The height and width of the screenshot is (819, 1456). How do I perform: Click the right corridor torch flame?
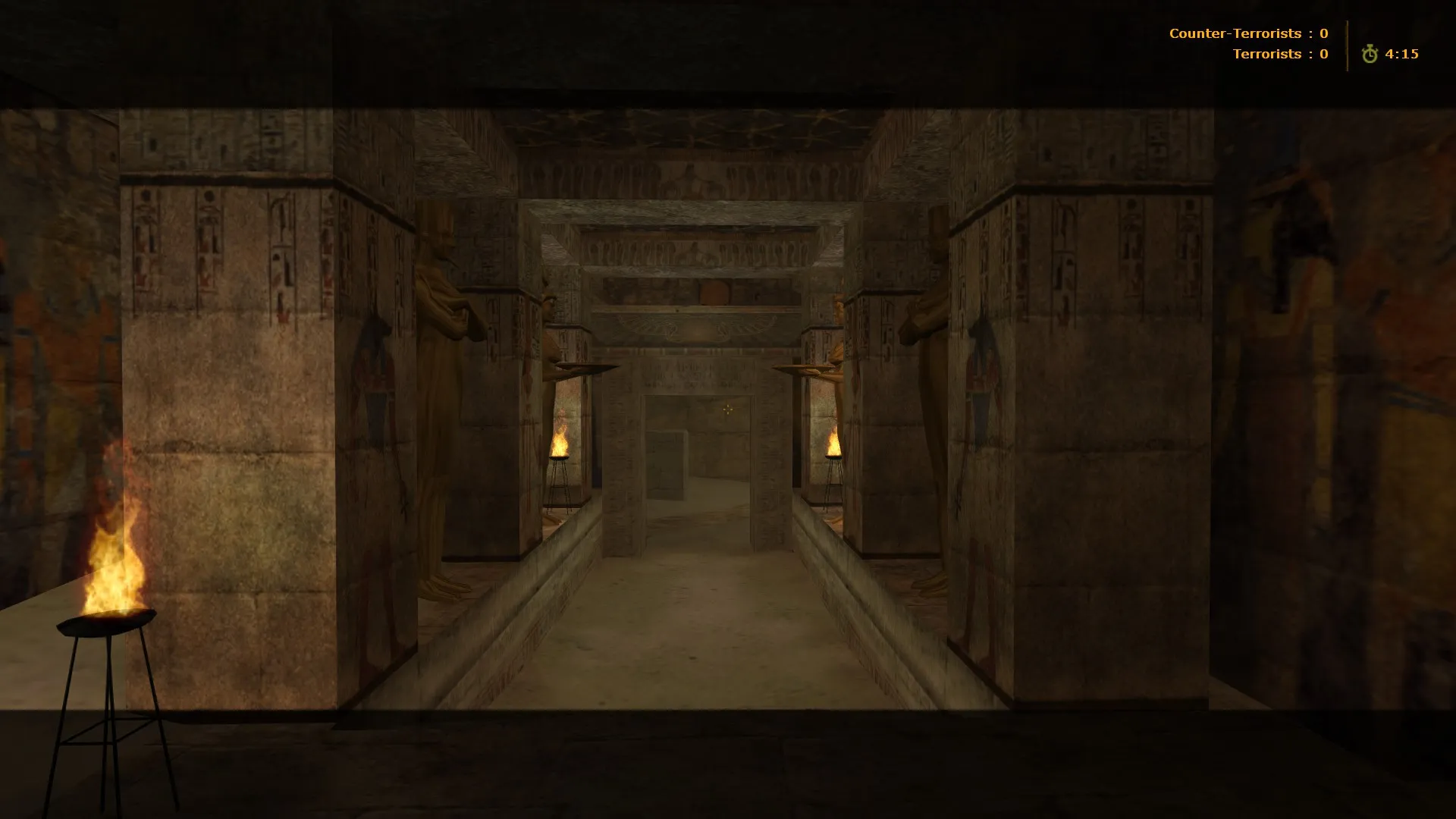(833, 444)
